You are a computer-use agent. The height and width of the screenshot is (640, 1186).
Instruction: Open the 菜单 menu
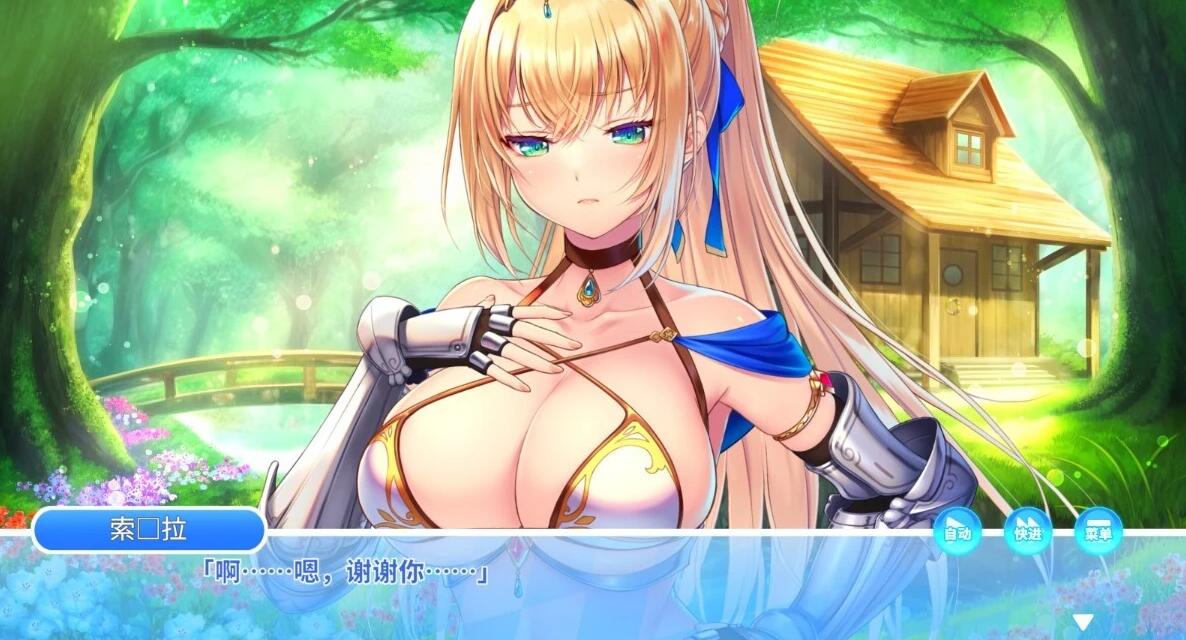(1097, 530)
